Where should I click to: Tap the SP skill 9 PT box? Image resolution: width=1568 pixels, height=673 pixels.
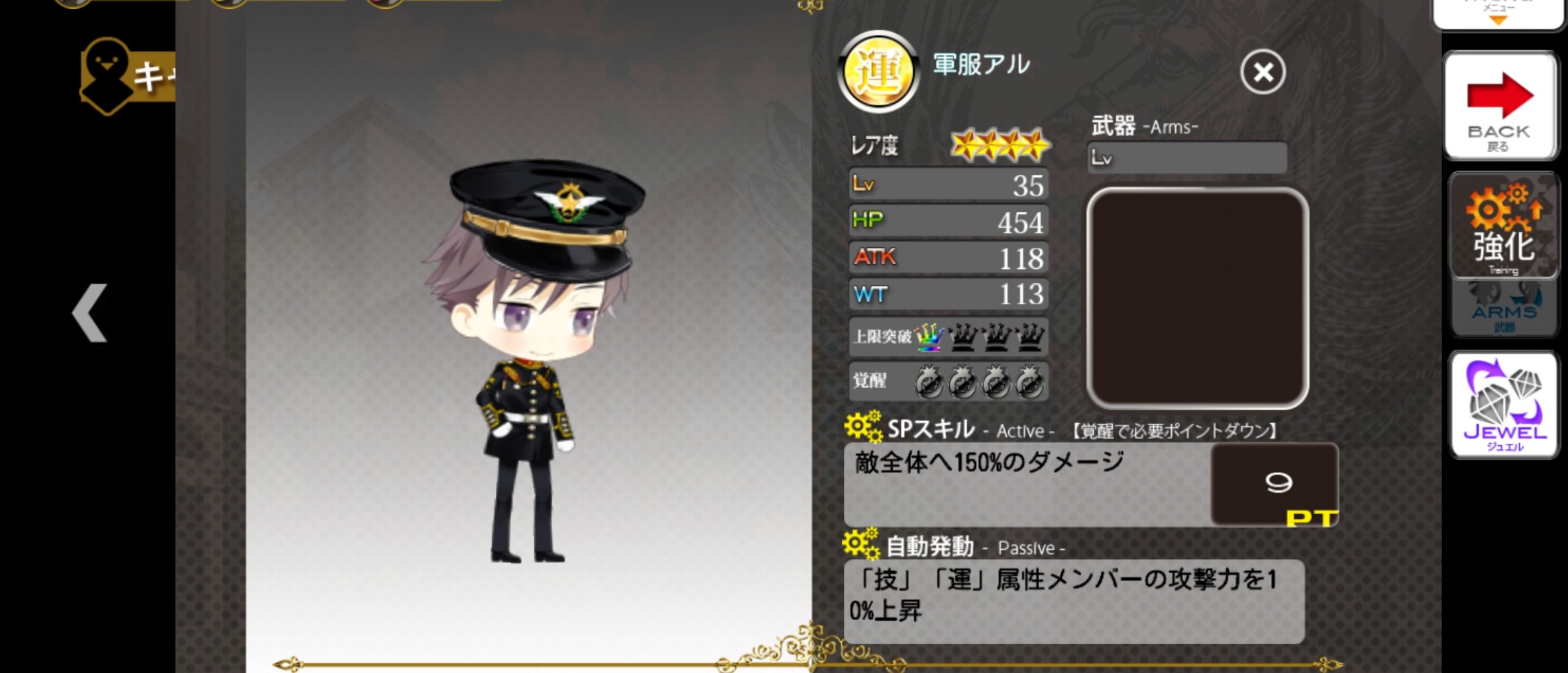[x=1274, y=484]
